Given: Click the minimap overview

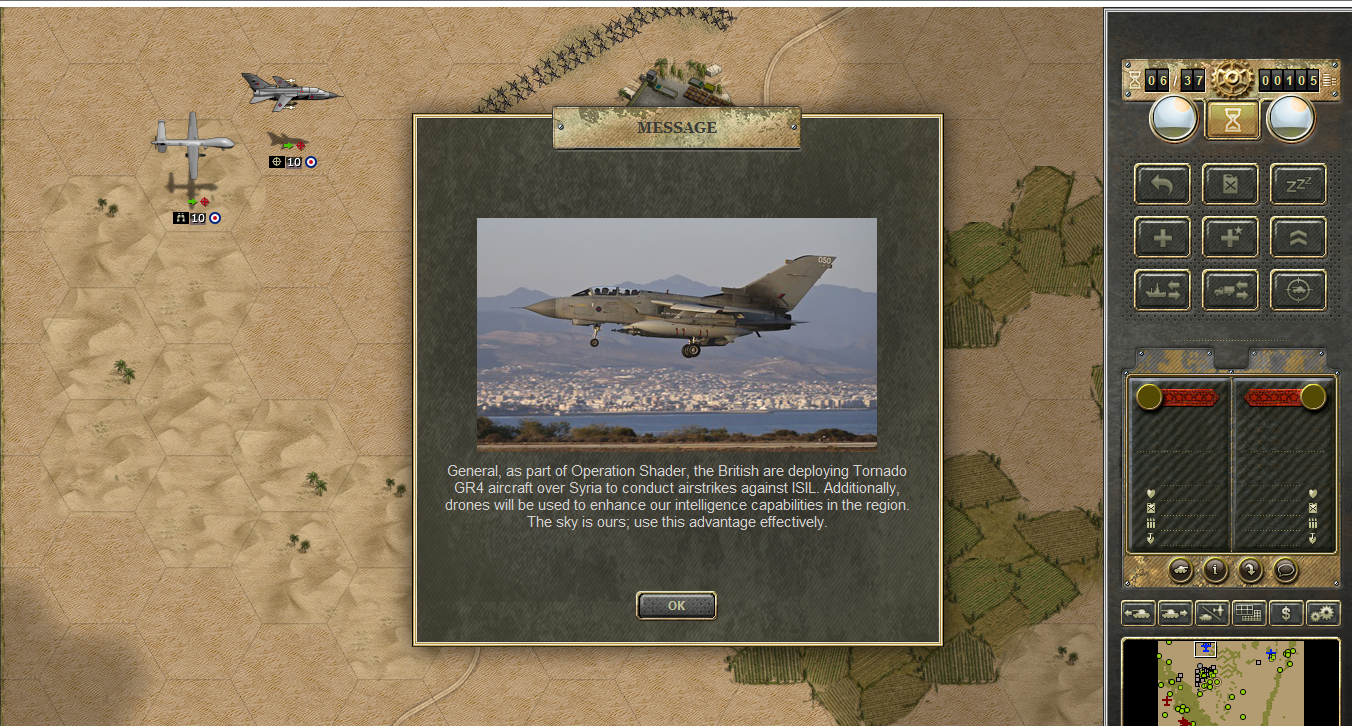Looking at the screenshot, I should 1230,682.
